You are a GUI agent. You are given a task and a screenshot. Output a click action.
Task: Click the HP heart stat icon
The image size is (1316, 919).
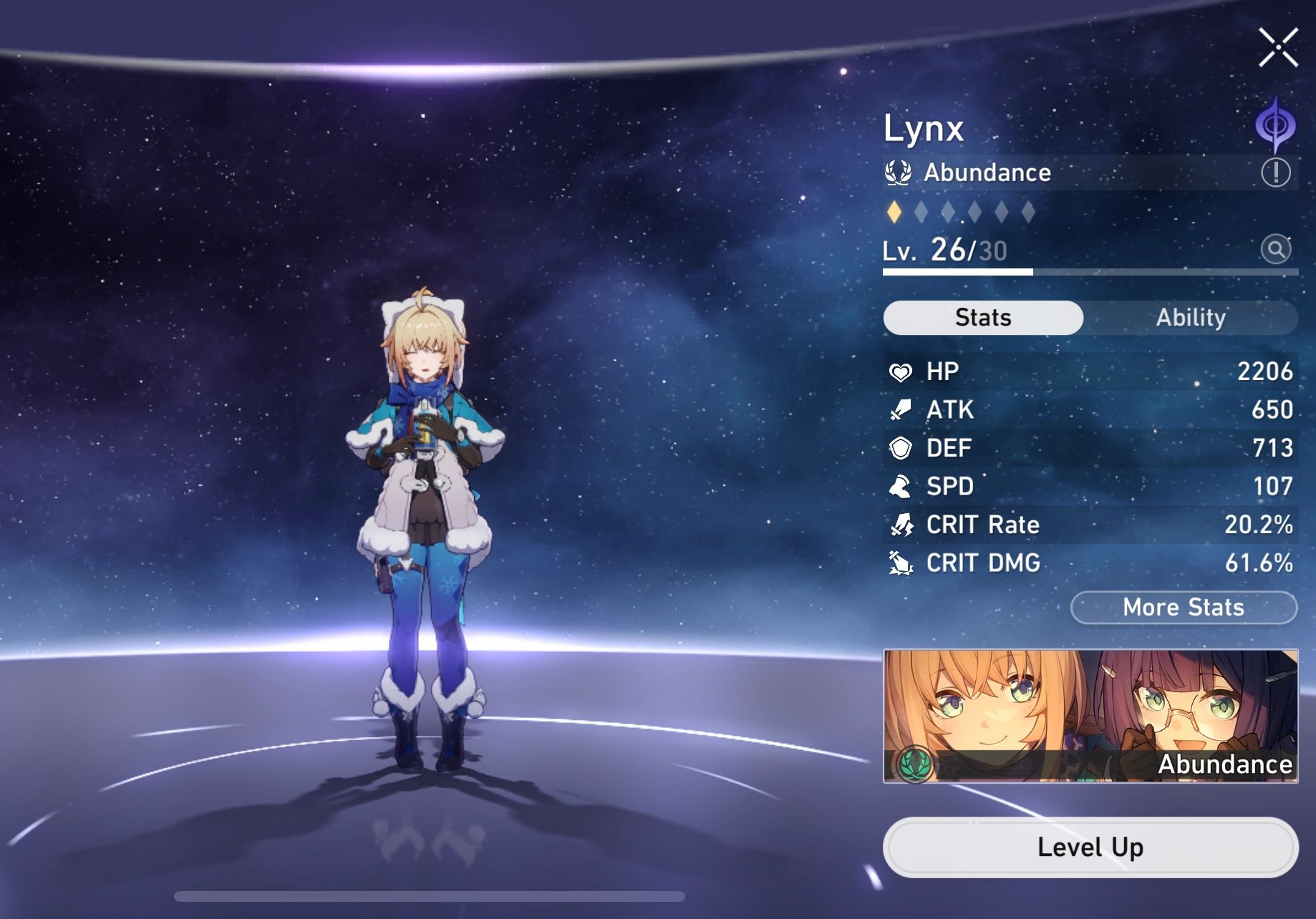(902, 371)
